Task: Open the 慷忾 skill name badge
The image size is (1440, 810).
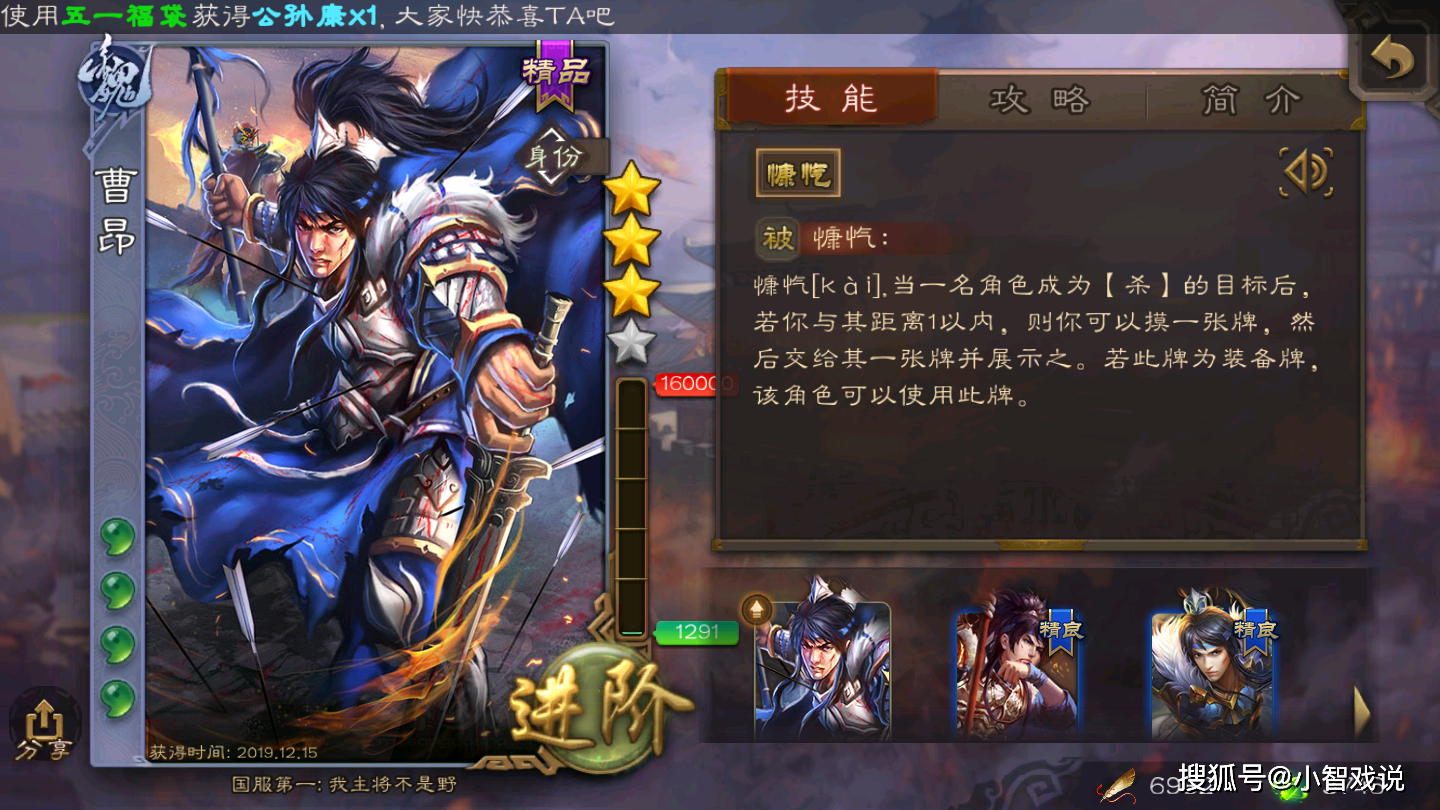Action: click(x=797, y=170)
